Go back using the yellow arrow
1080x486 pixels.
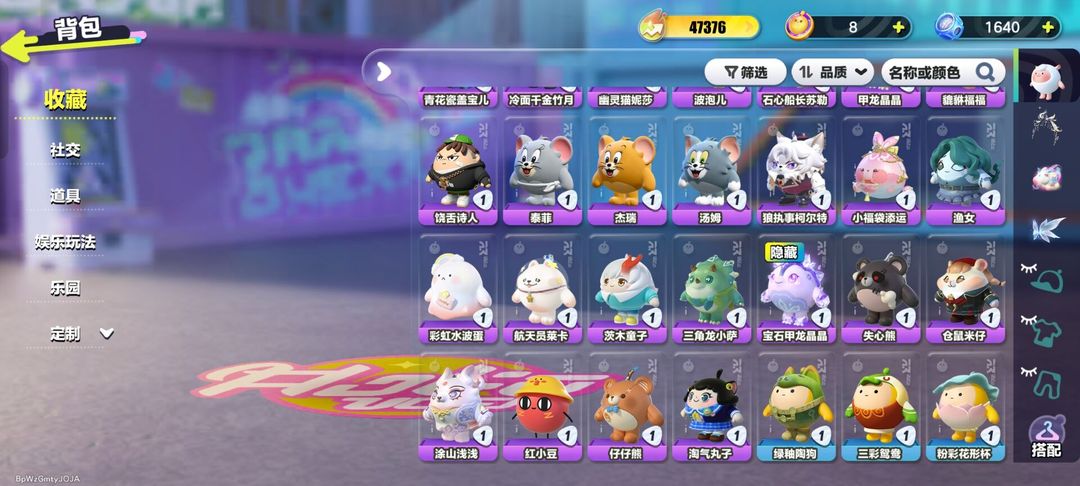click(22, 43)
